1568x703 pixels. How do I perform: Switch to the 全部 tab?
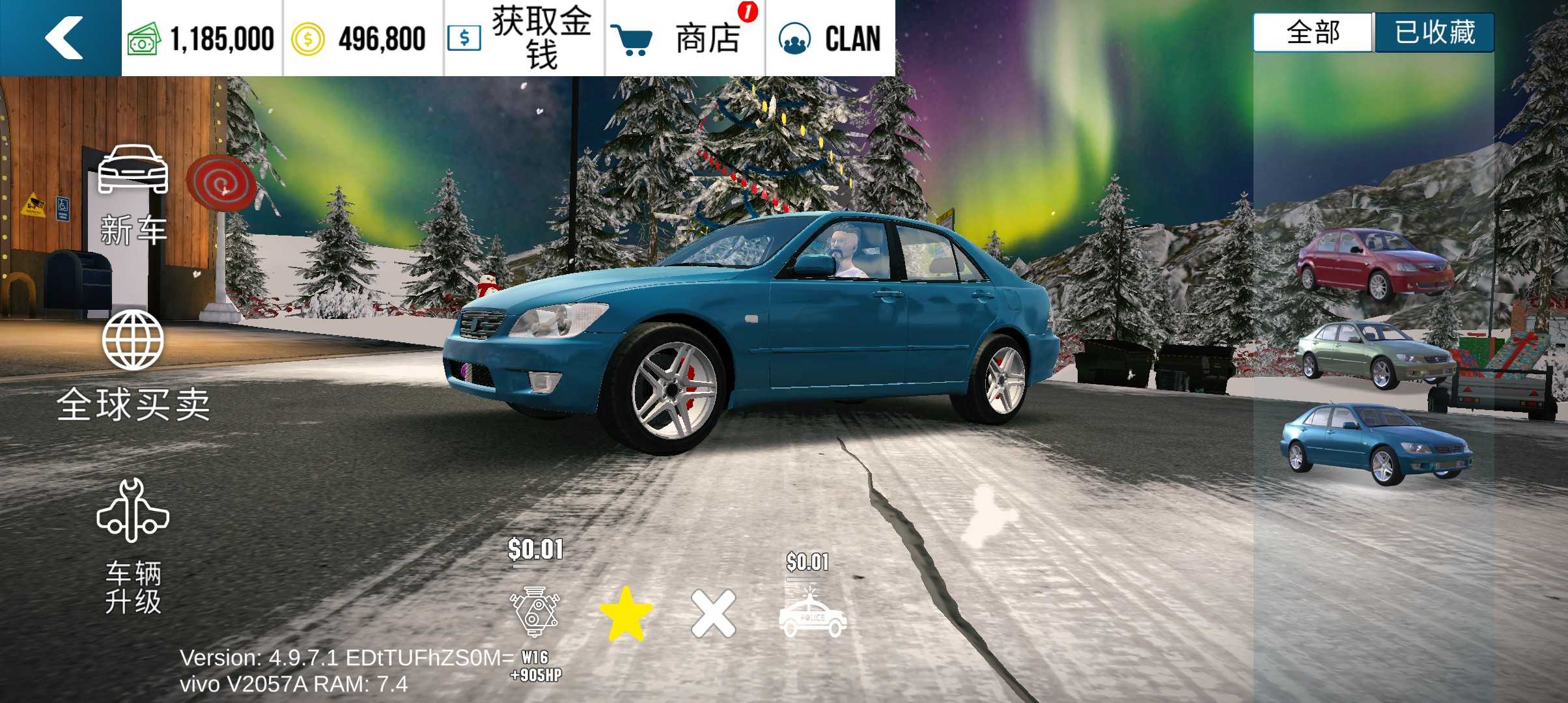(1313, 33)
